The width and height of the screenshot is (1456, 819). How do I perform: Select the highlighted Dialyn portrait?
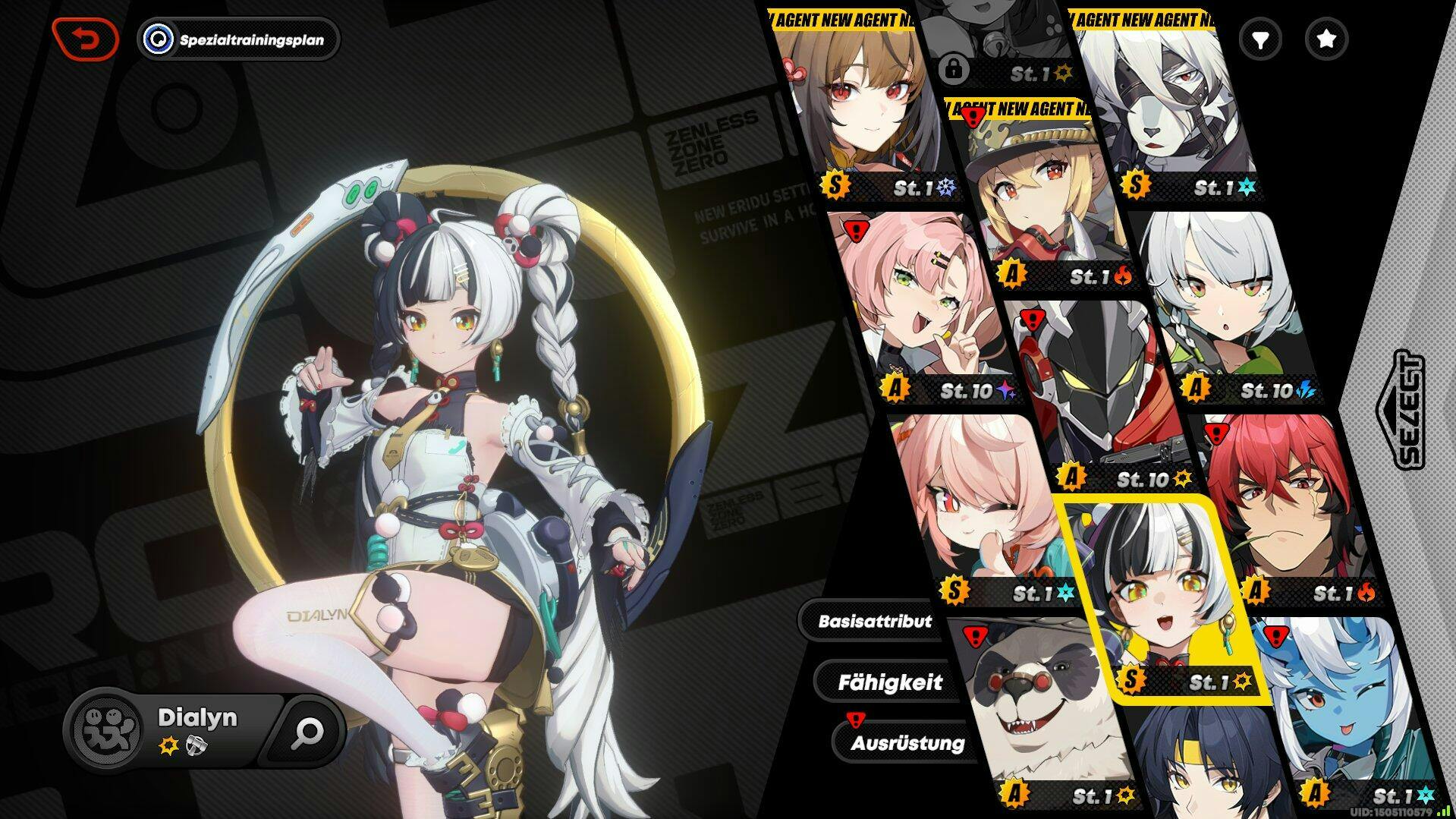pos(1161,592)
